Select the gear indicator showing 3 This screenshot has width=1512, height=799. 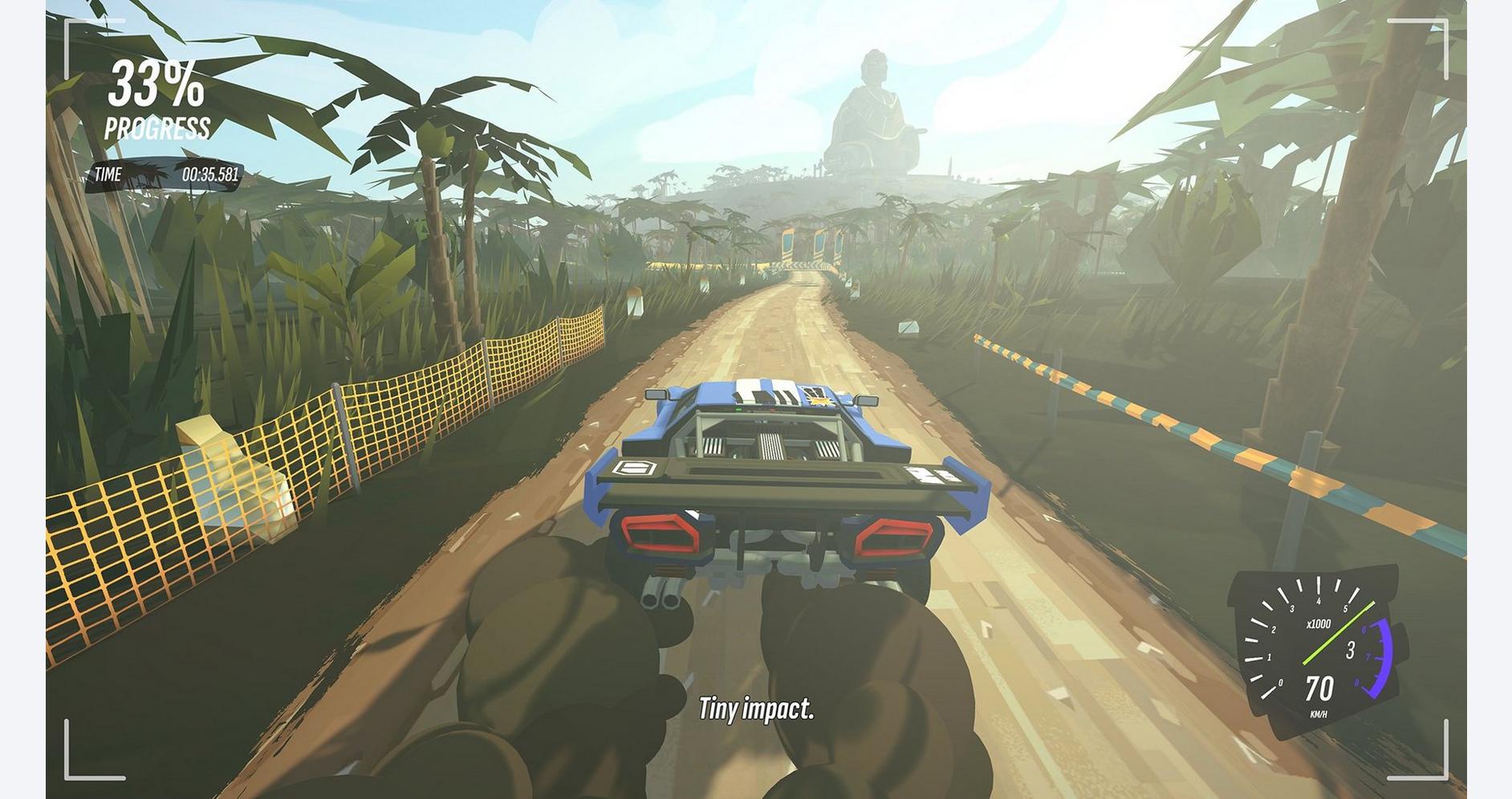[1351, 648]
